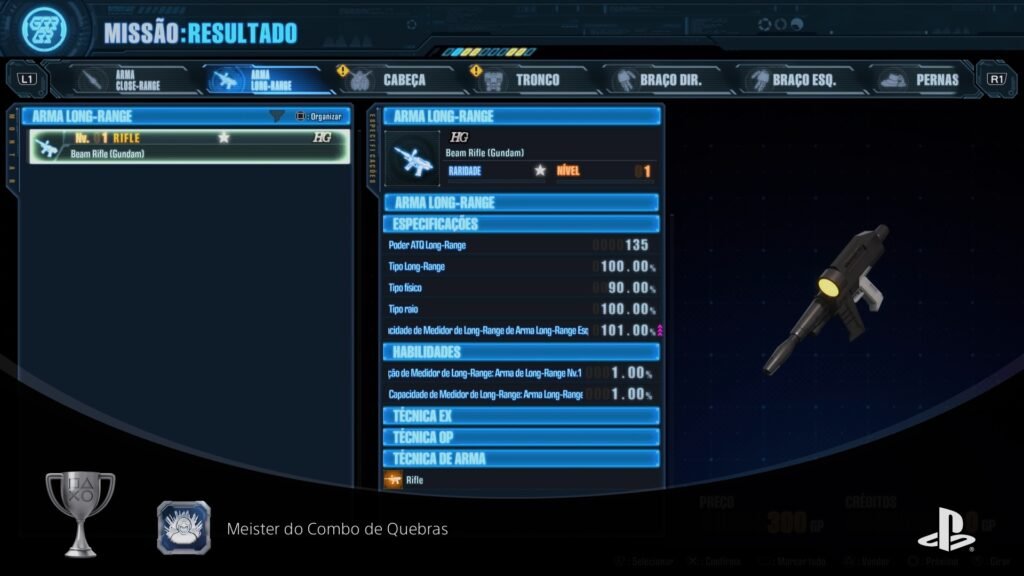The image size is (1024, 576).
Task: Select the Beam Rifle (Gundam) list entry
Action: pyautogui.click(x=189, y=146)
